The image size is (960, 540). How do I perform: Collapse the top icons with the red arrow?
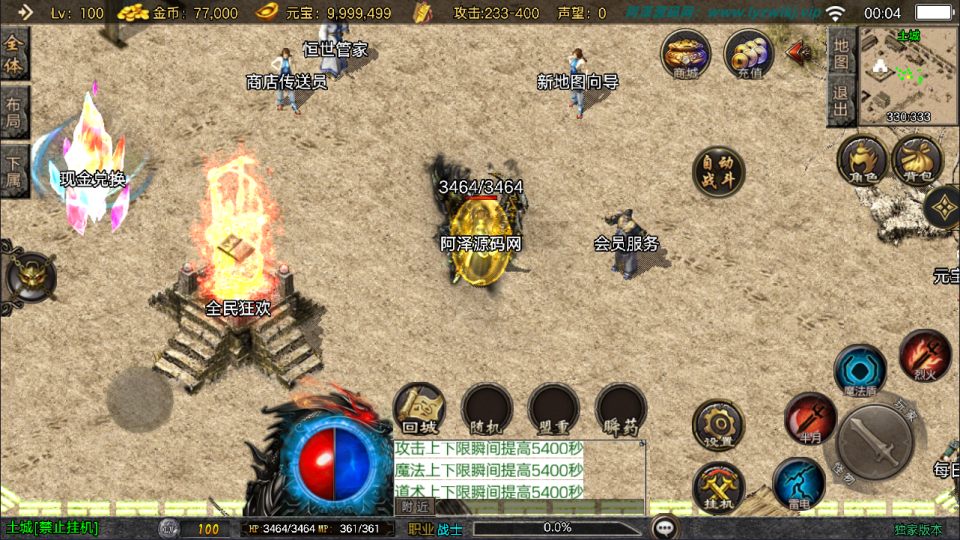800,52
